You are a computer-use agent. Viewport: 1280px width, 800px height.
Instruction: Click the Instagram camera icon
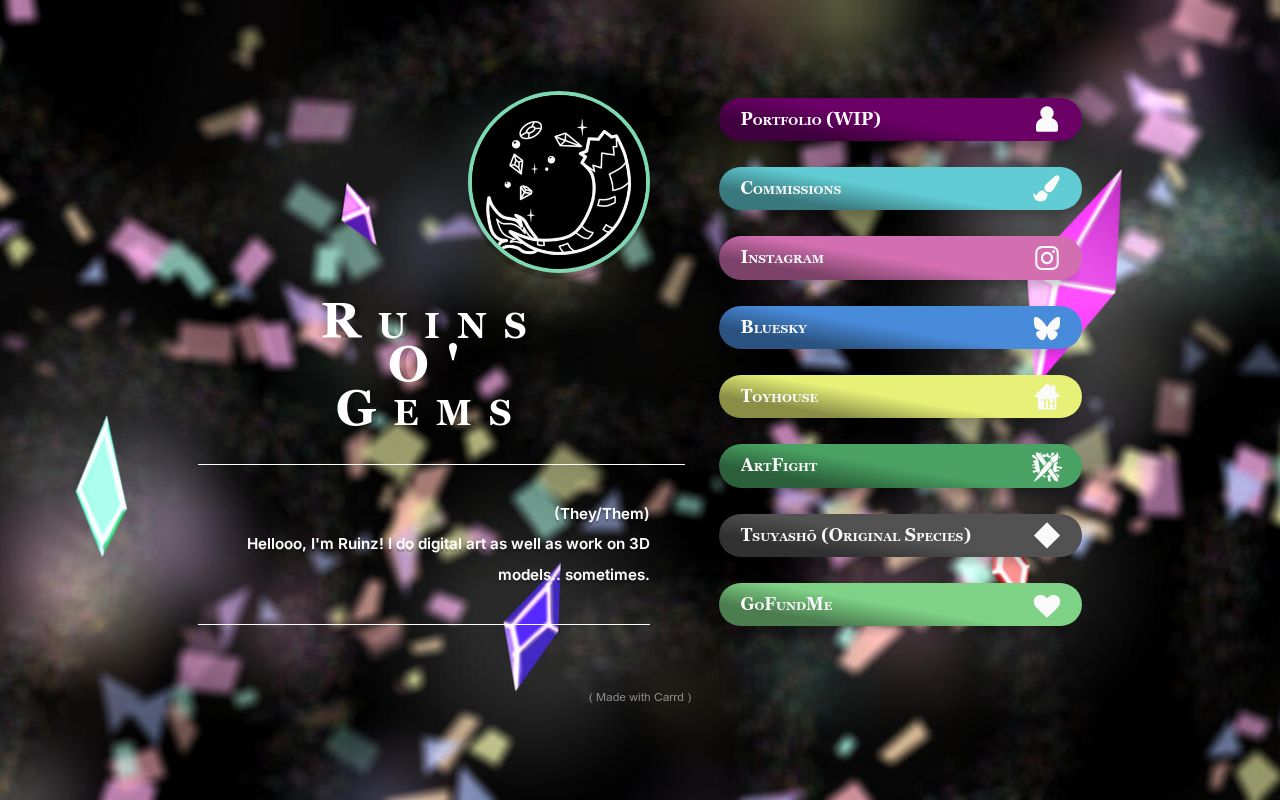pos(1047,258)
